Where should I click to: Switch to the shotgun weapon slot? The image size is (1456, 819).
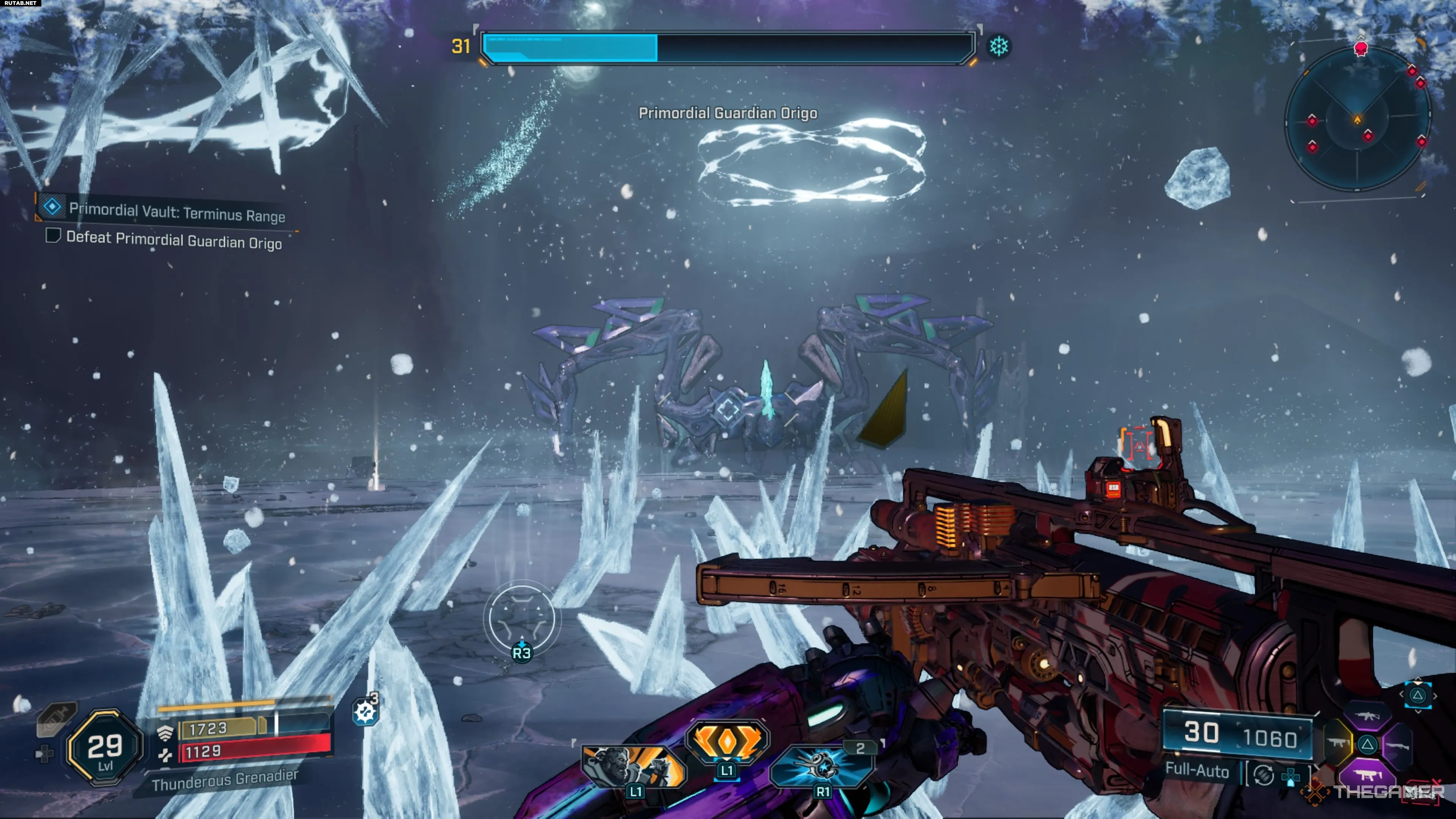[x=1397, y=746]
